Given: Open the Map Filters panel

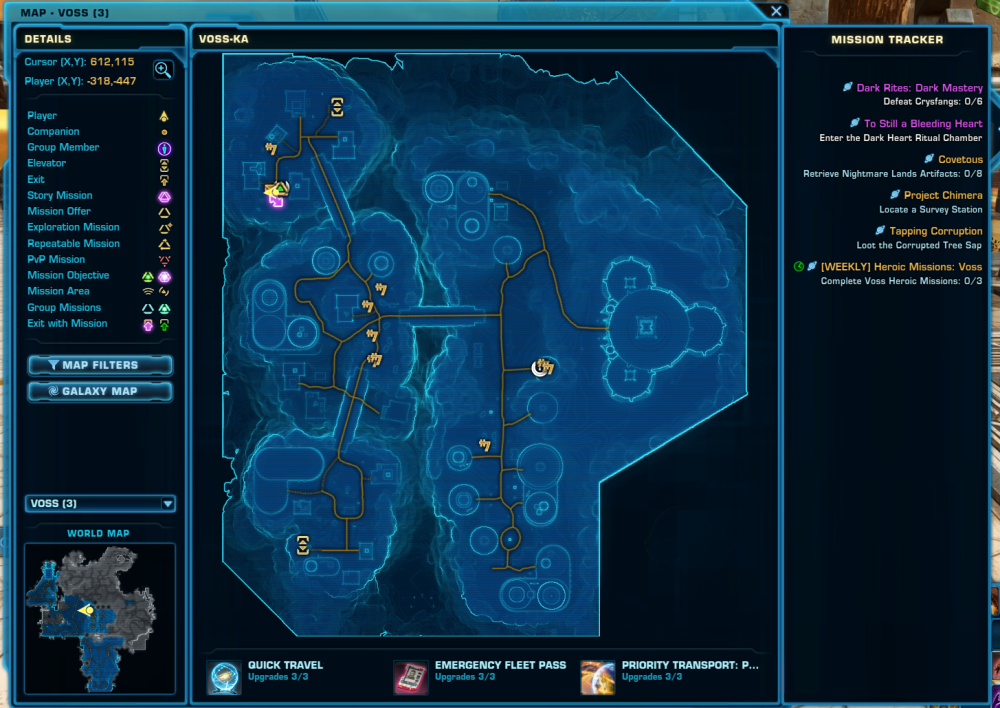Looking at the screenshot, I should [100, 365].
